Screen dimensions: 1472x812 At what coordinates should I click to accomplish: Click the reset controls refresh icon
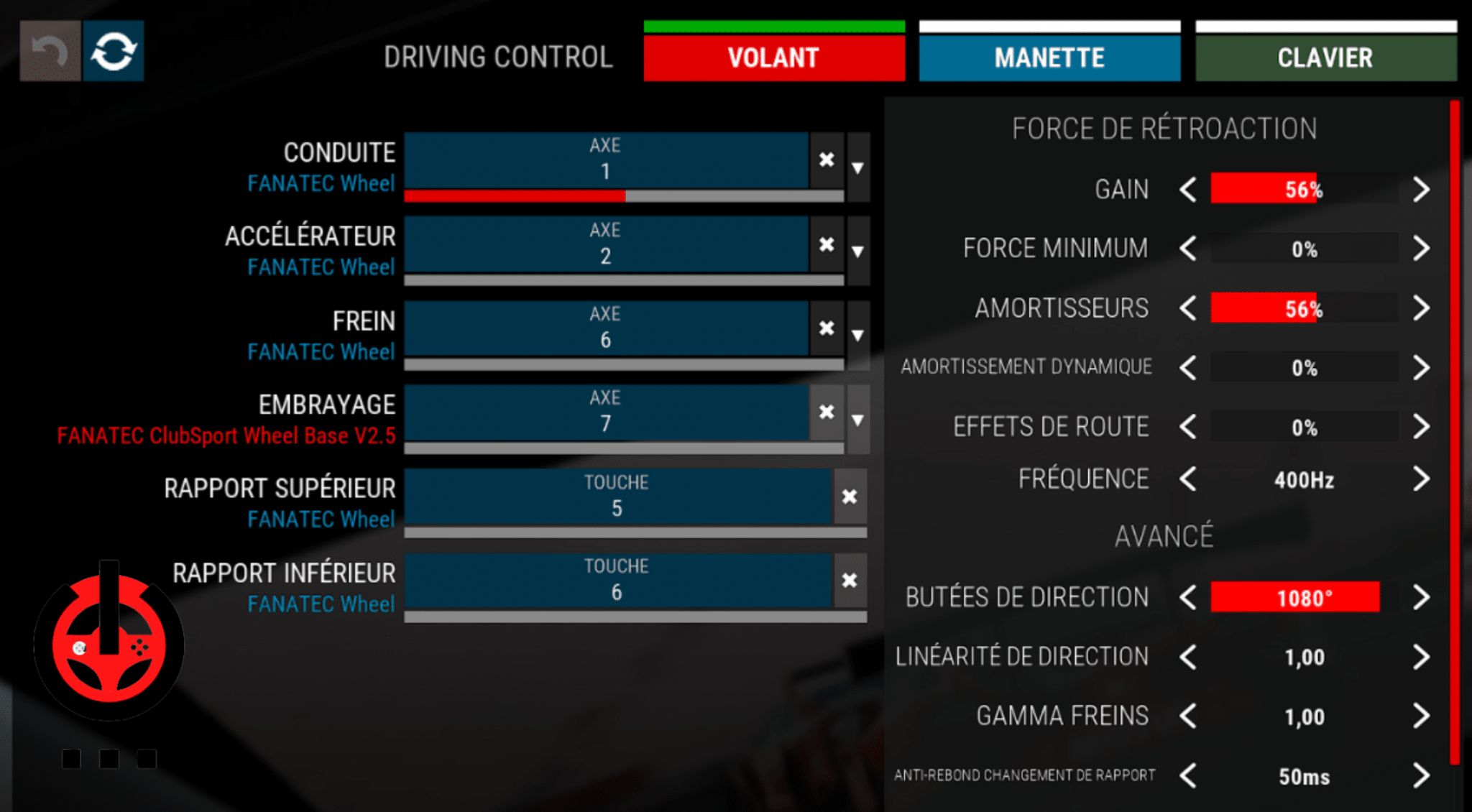coord(113,50)
